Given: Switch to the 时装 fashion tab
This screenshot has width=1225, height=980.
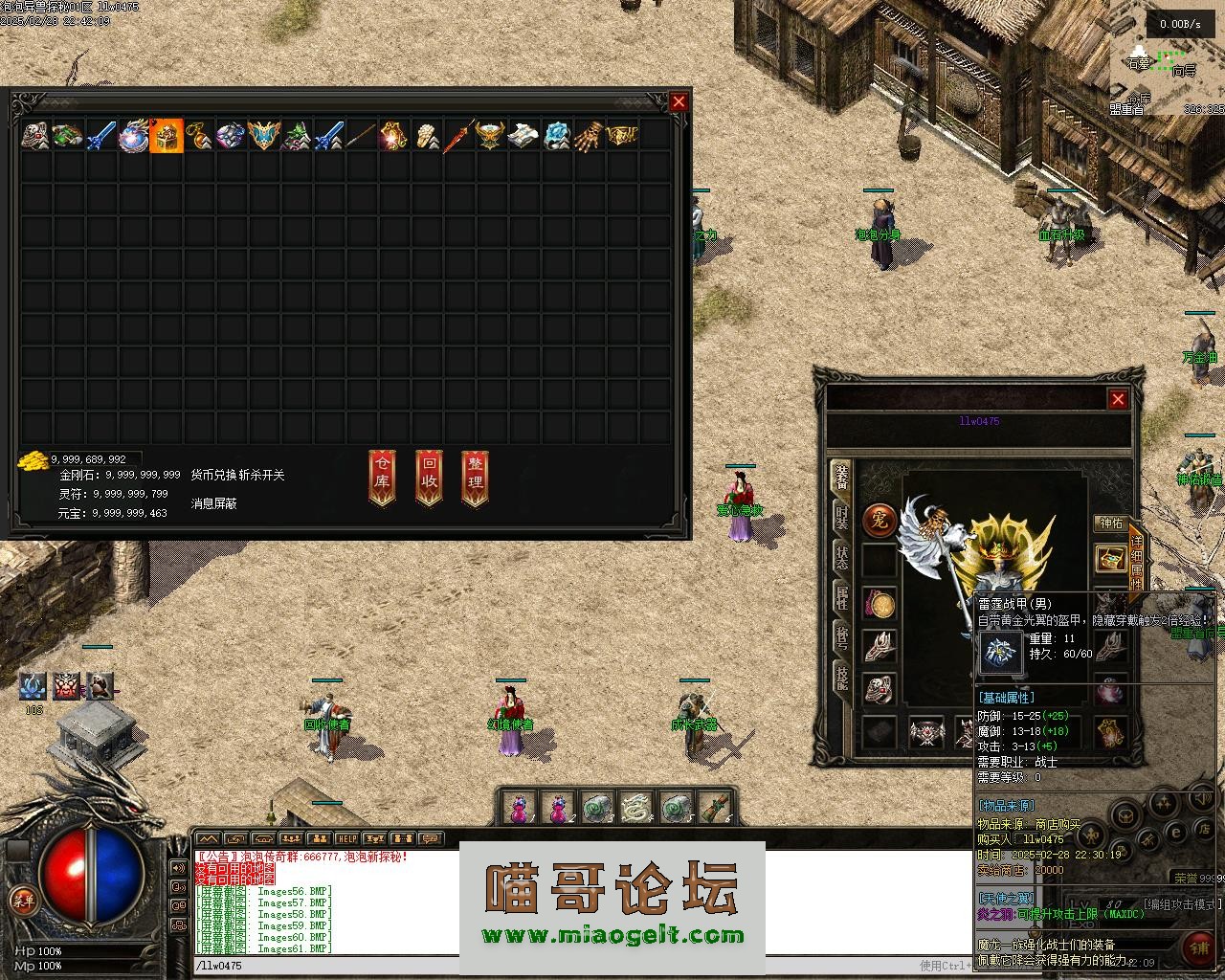Looking at the screenshot, I should point(841,517).
